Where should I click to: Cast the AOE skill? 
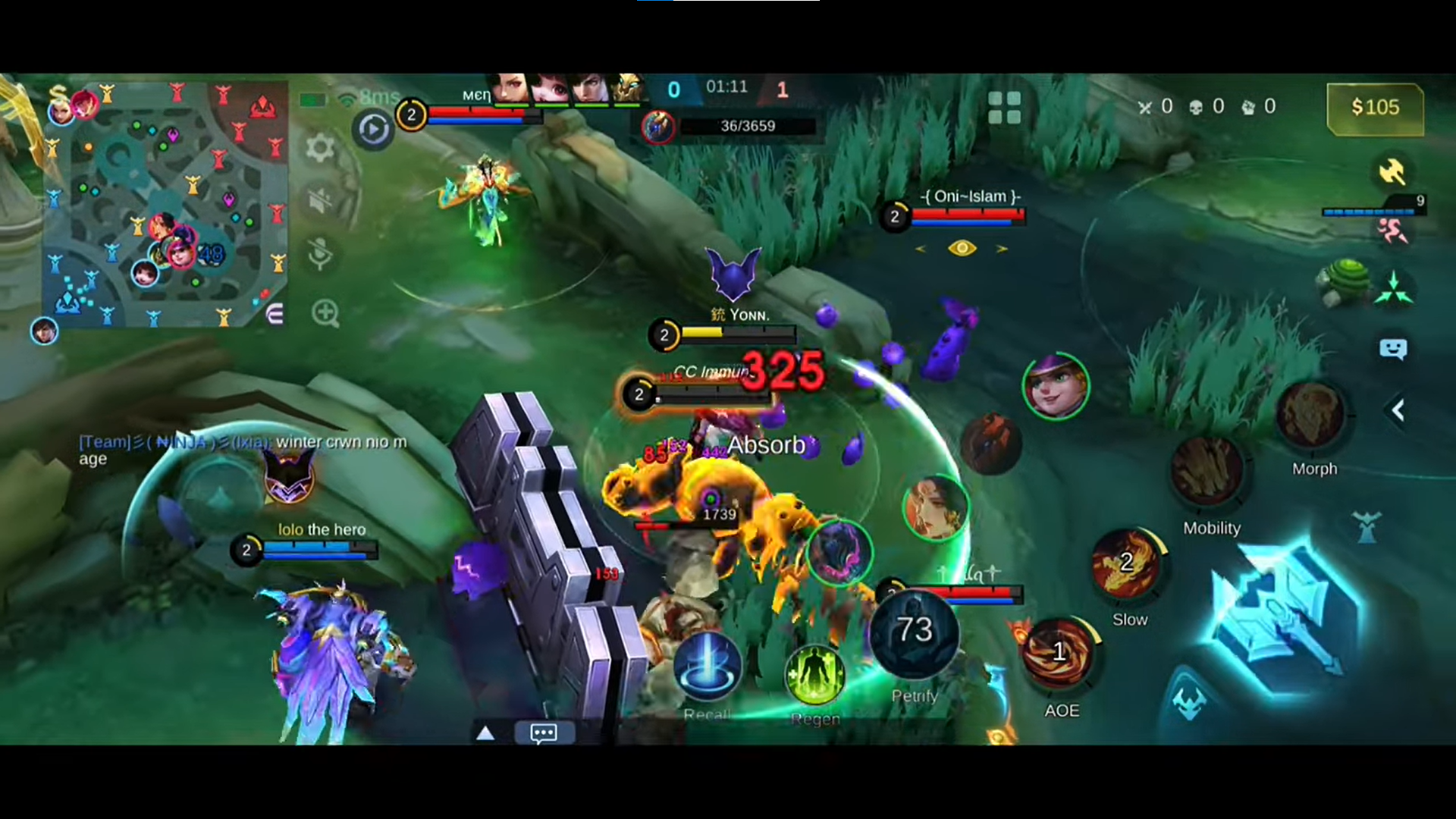tap(1059, 654)
